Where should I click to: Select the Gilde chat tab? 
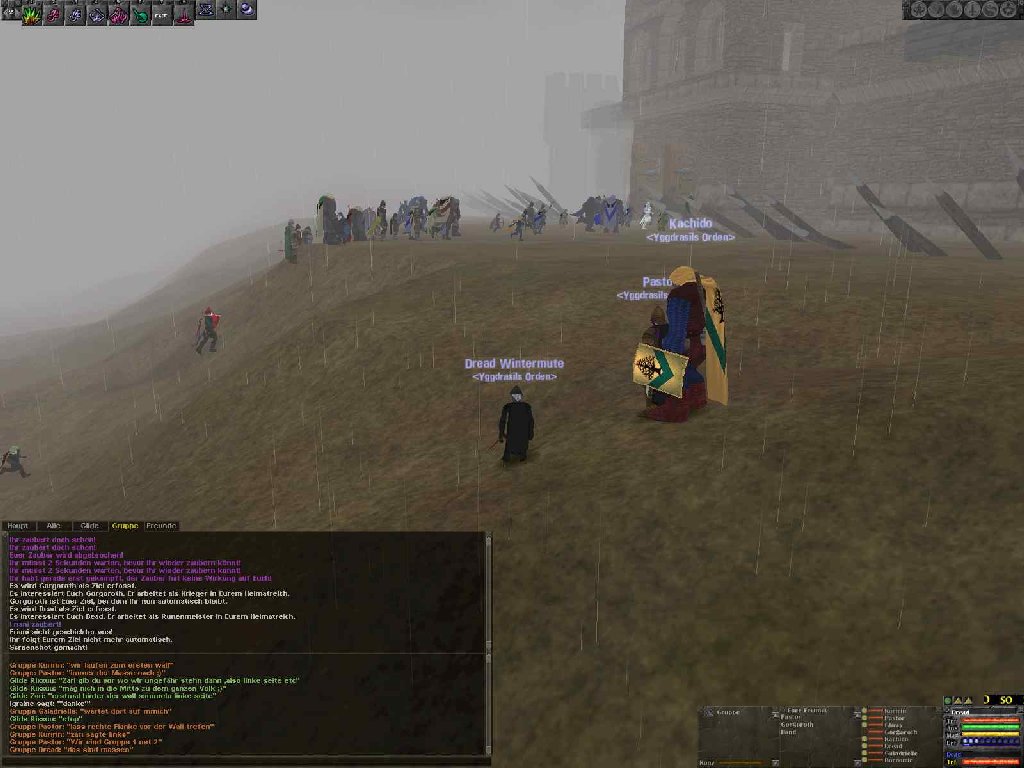(90, 525)
